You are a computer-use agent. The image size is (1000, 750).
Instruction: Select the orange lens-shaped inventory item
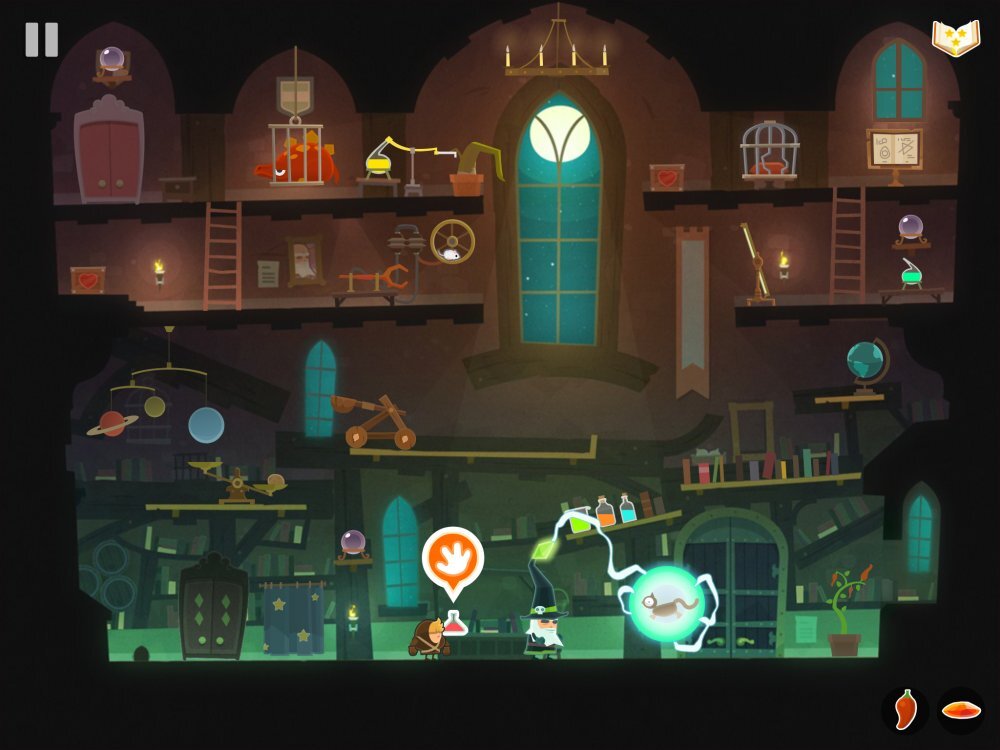[x=961, y=710]
